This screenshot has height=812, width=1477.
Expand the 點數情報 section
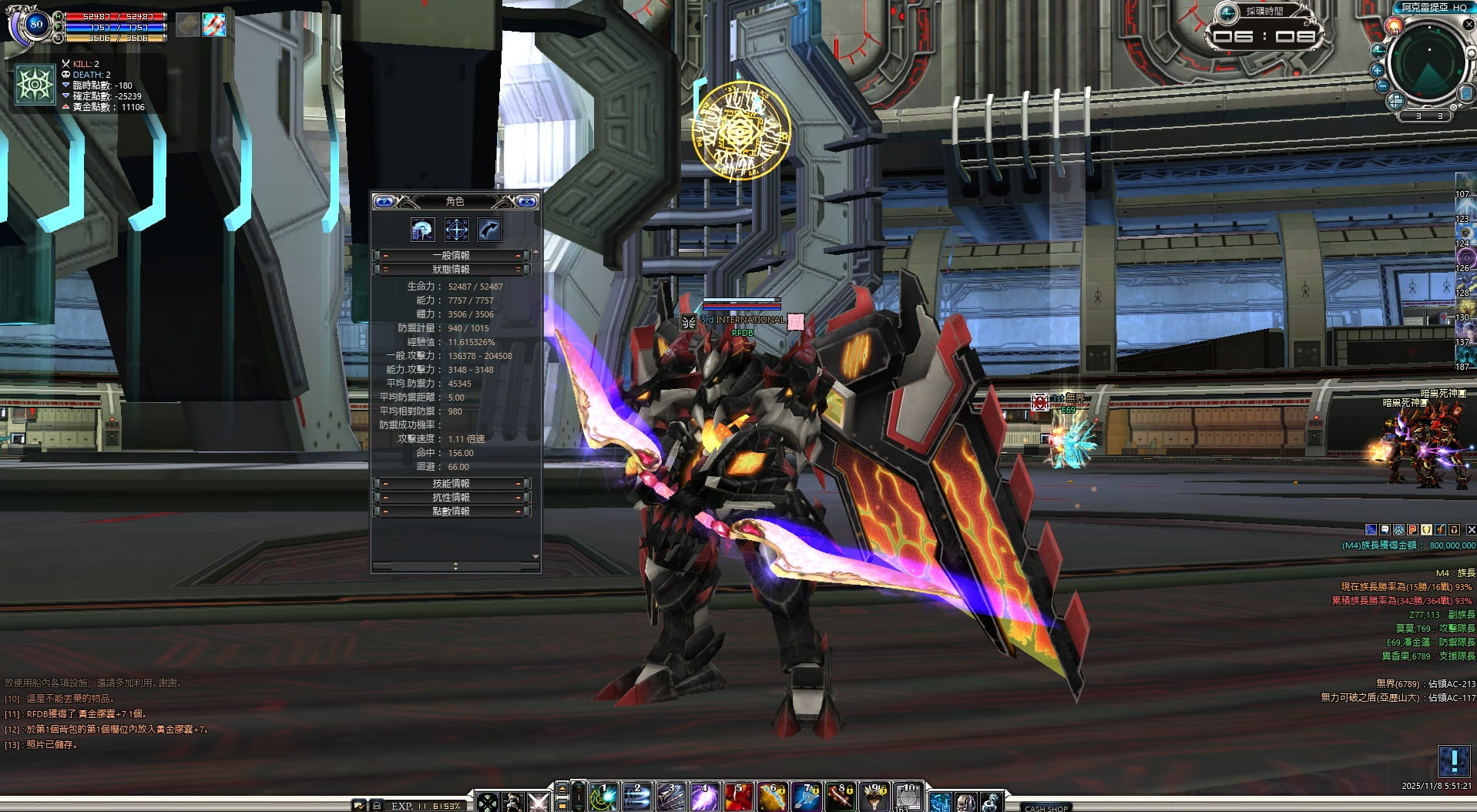point(451,511)
